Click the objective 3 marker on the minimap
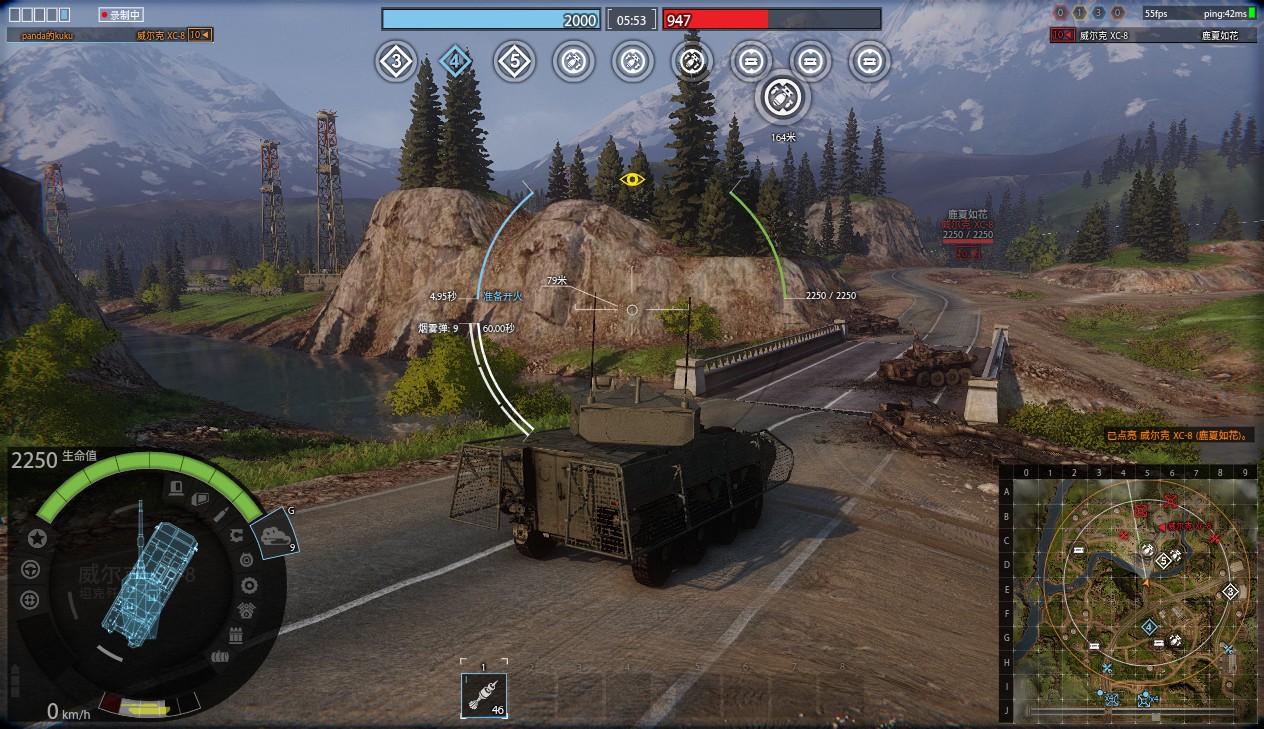Screen dimensions: 1264x729 1230,591
